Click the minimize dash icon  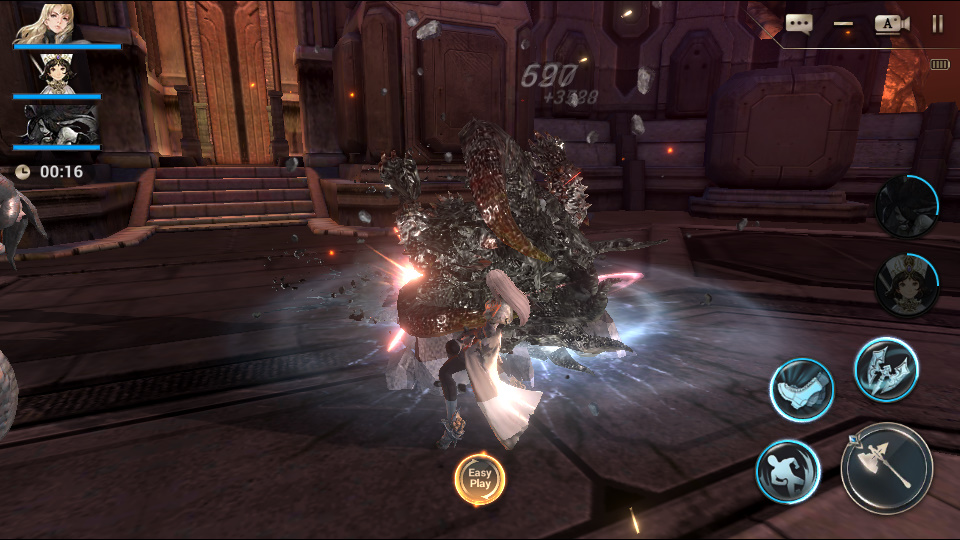pyautogui.click(x=843, y=23)
